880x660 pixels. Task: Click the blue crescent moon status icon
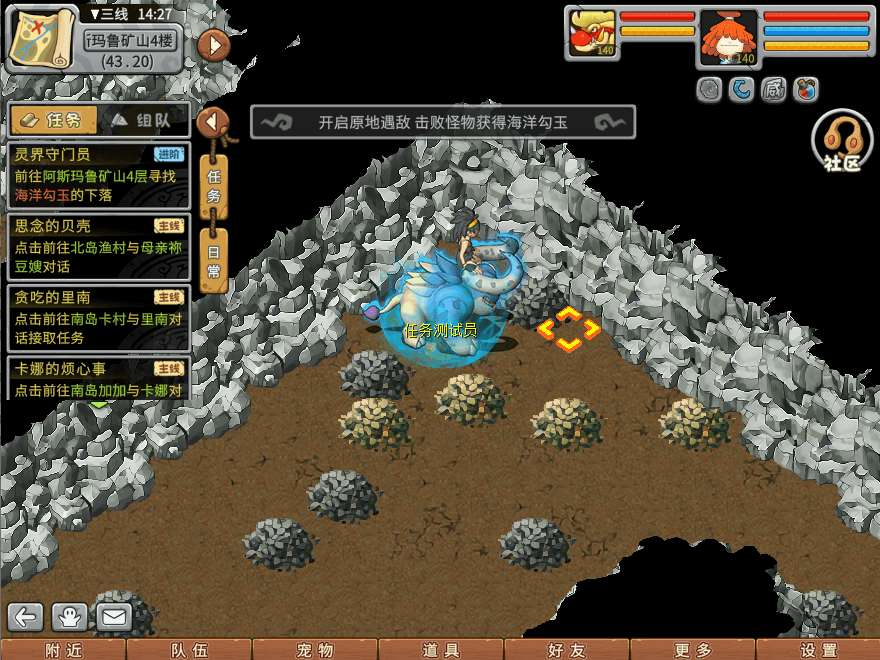(741, 90)
